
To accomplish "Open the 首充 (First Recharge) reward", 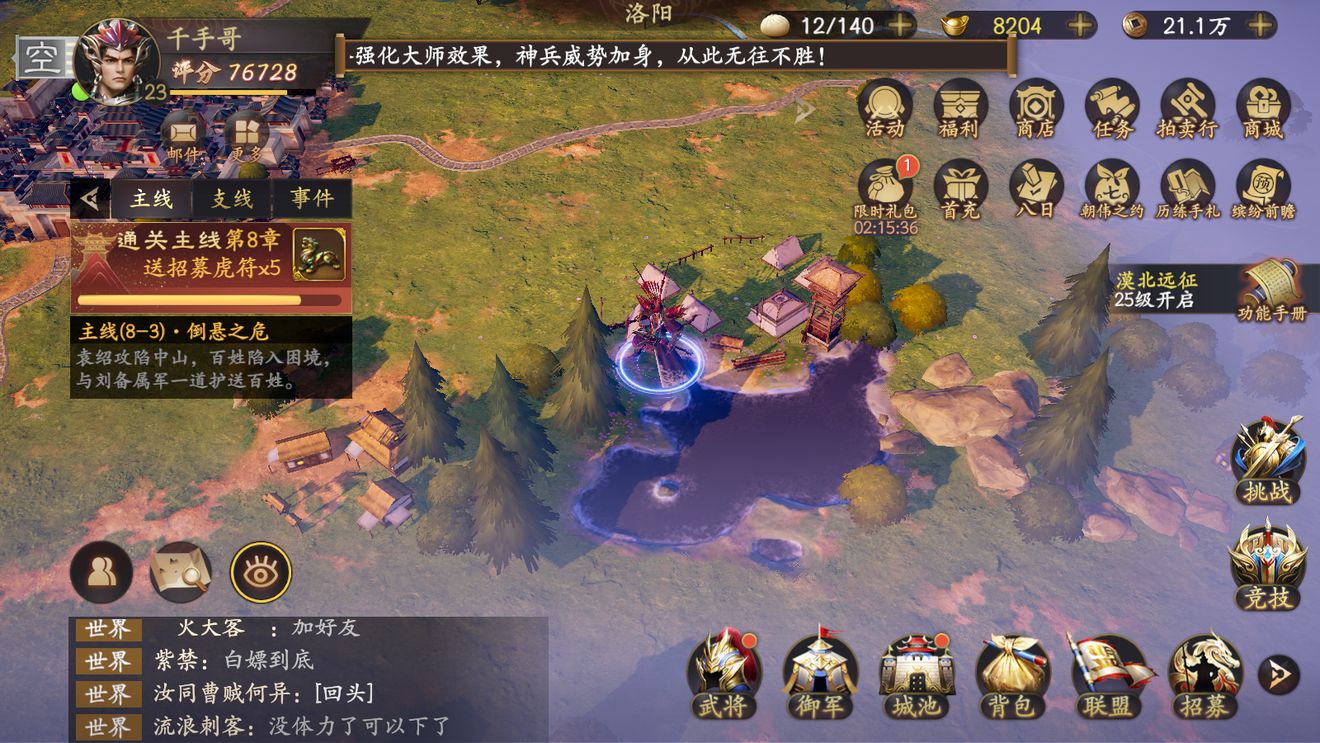I will (x=960, y=188).
